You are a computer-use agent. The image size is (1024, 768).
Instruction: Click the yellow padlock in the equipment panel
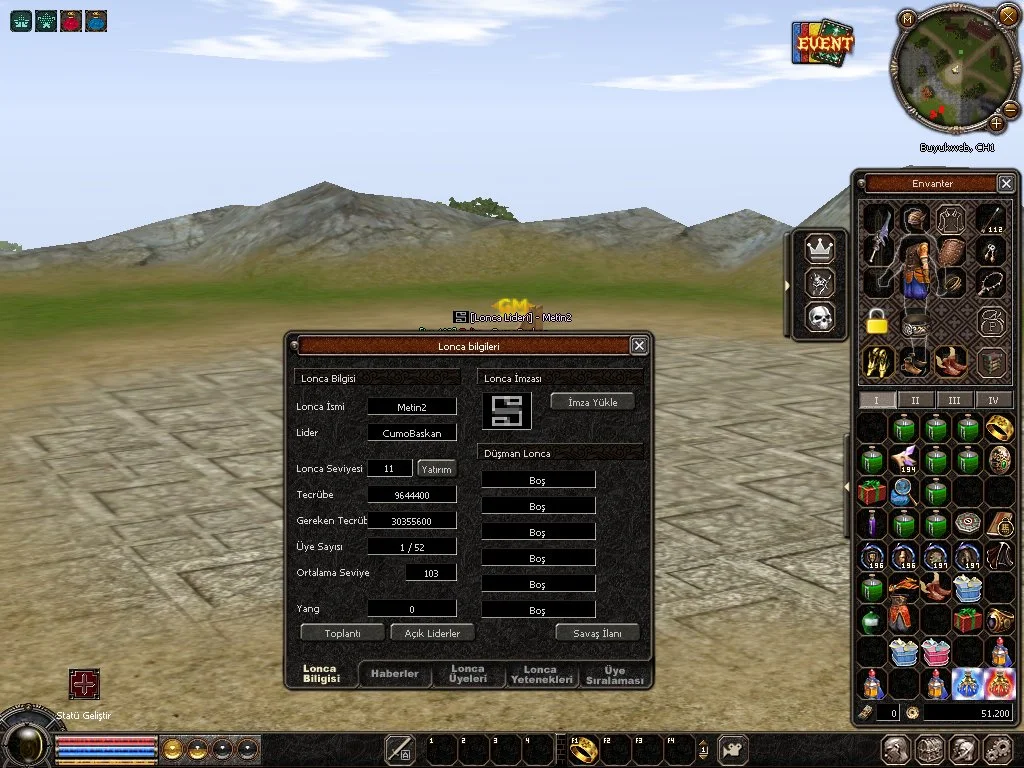(x=876, y=322)
